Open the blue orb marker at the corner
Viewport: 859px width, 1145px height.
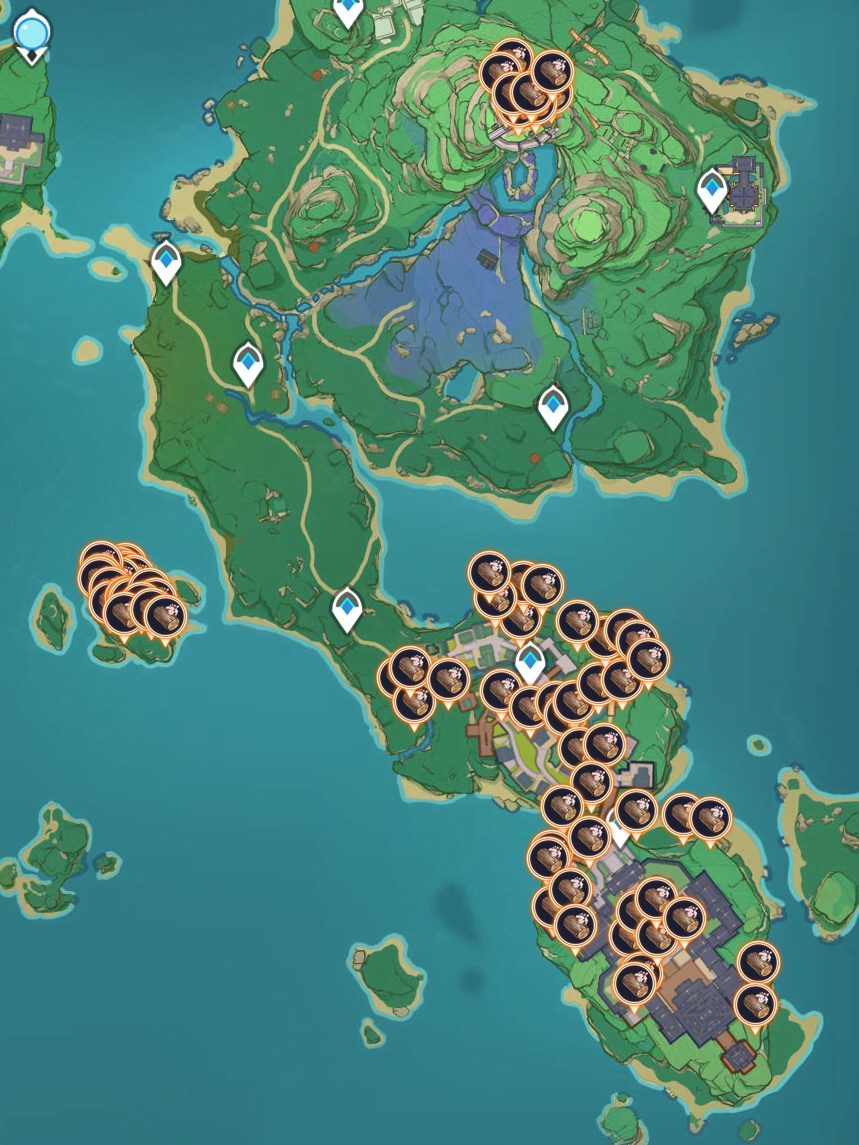[x=32, y=33]
